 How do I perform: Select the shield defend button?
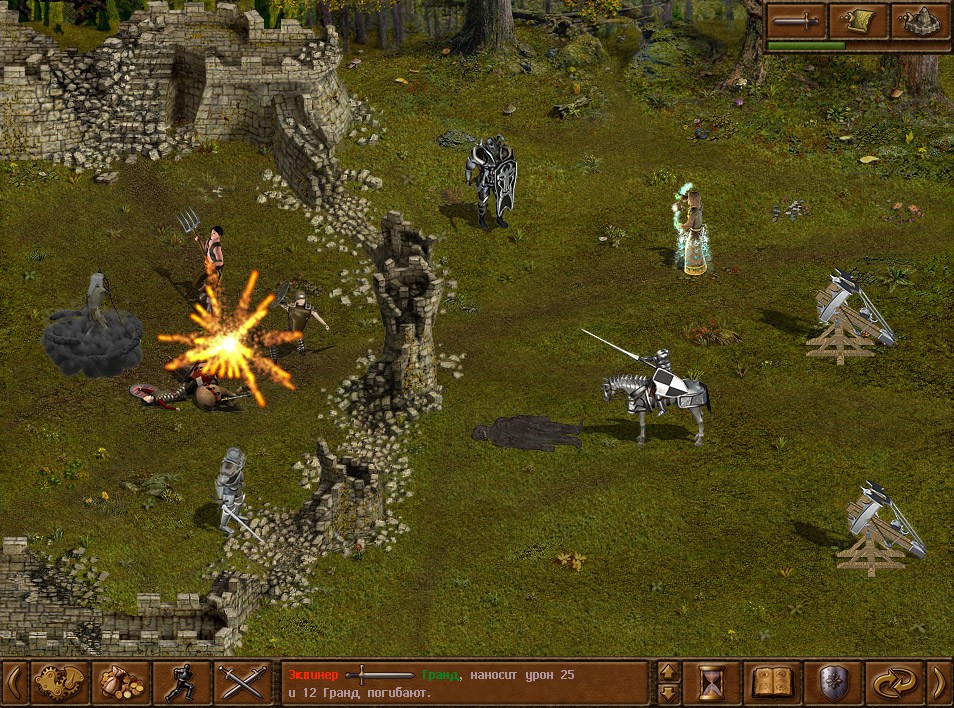click(833, 683)
